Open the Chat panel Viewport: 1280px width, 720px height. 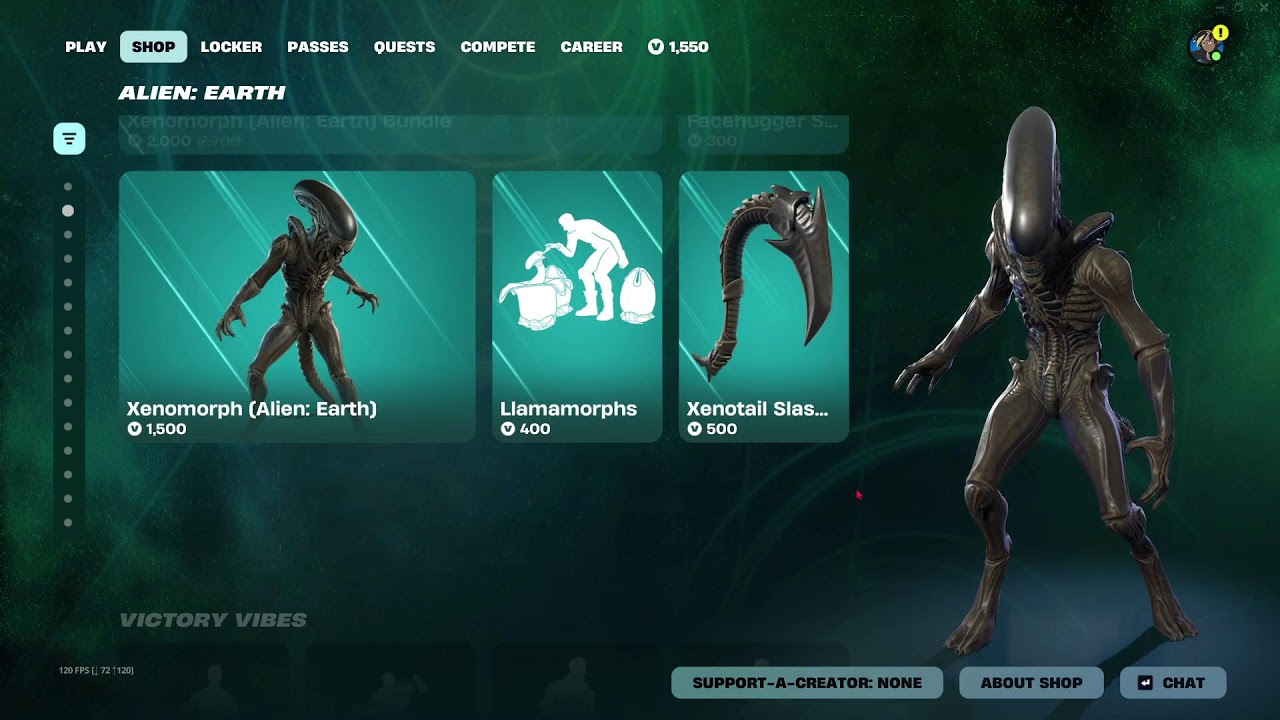[x=1173, y=683]
